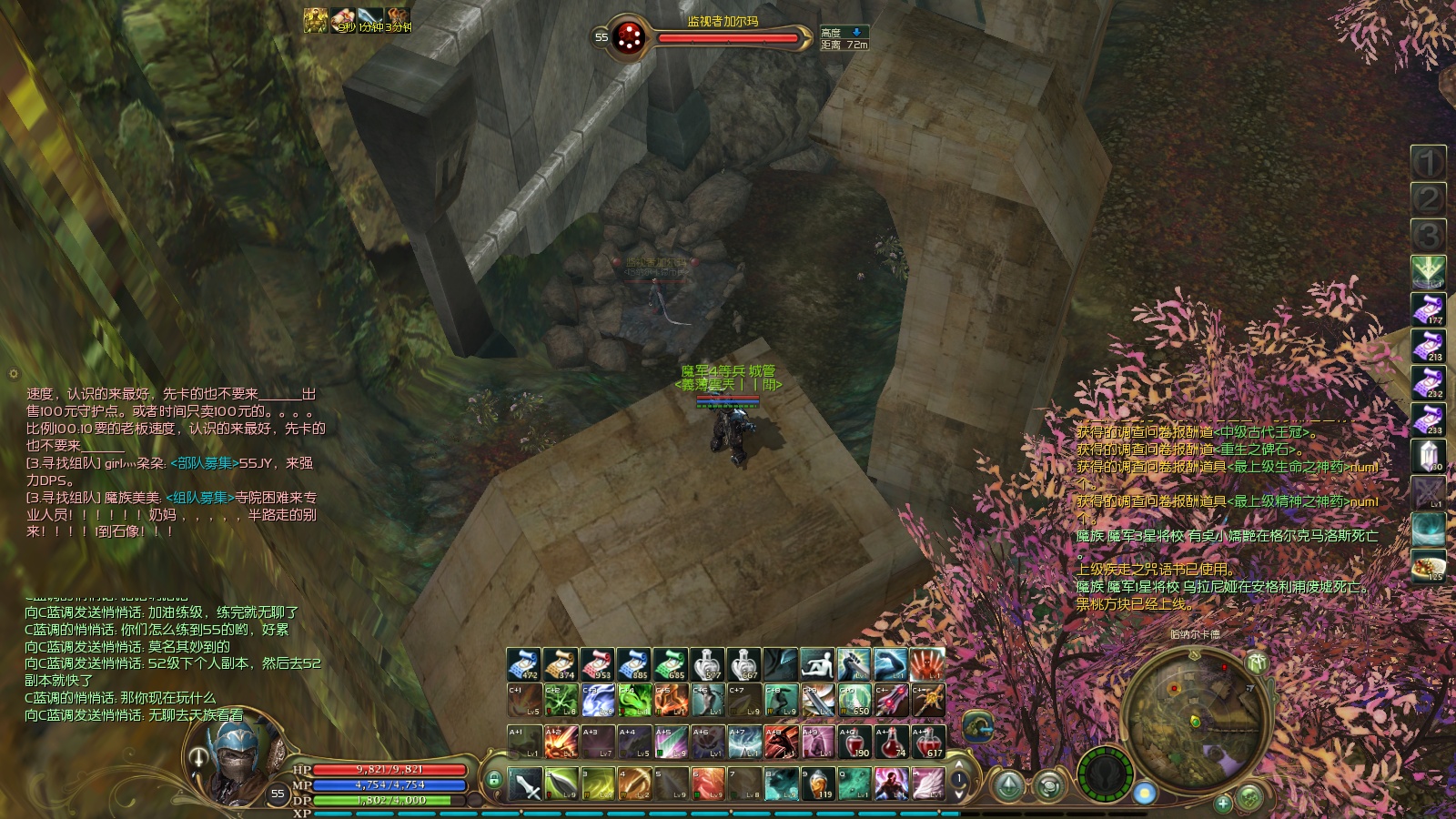
Task: Click the gift box button by minimap
Action: (x=1258, y=663)
